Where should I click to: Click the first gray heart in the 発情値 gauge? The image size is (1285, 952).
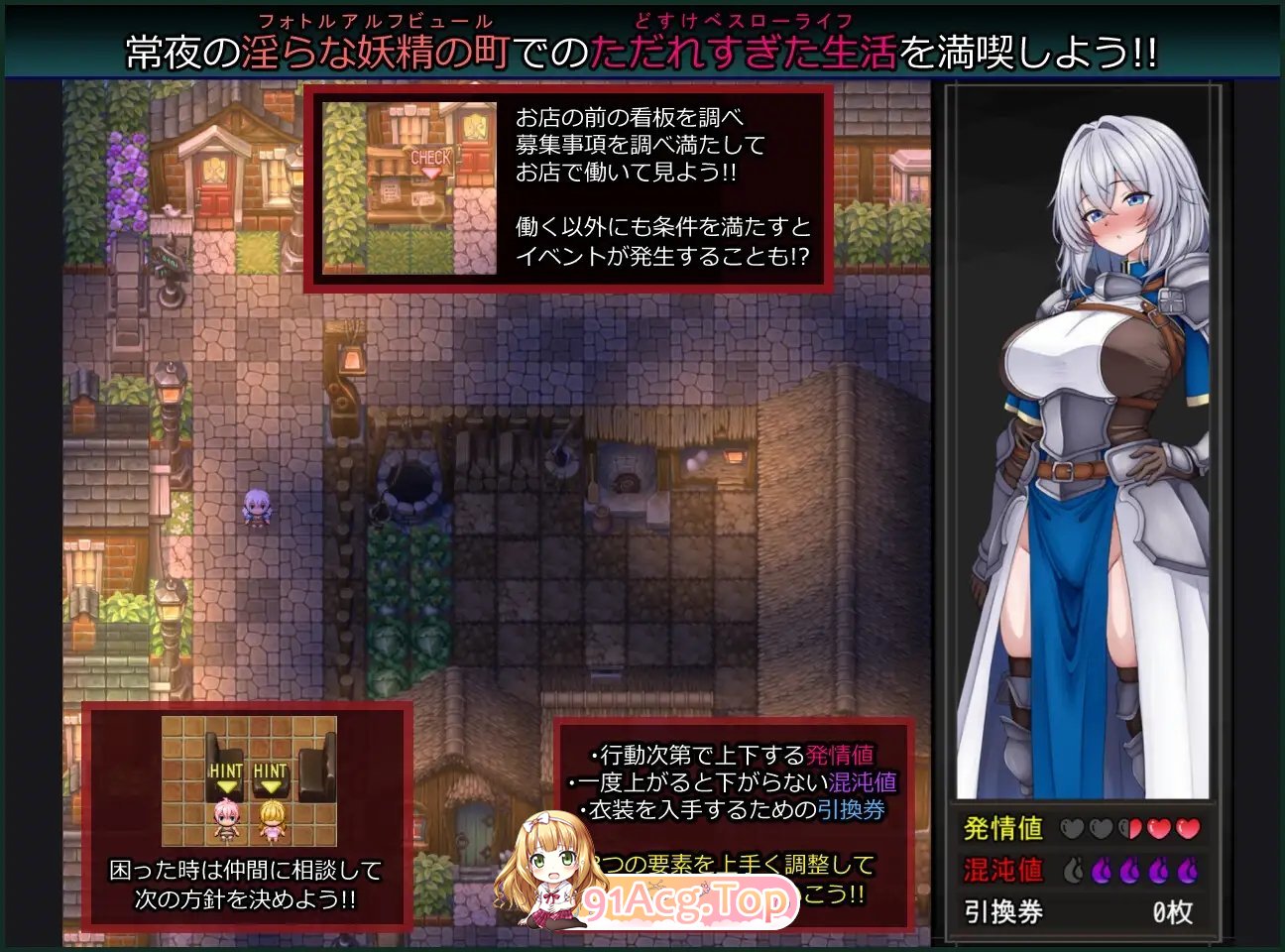tap(1073, 829)
